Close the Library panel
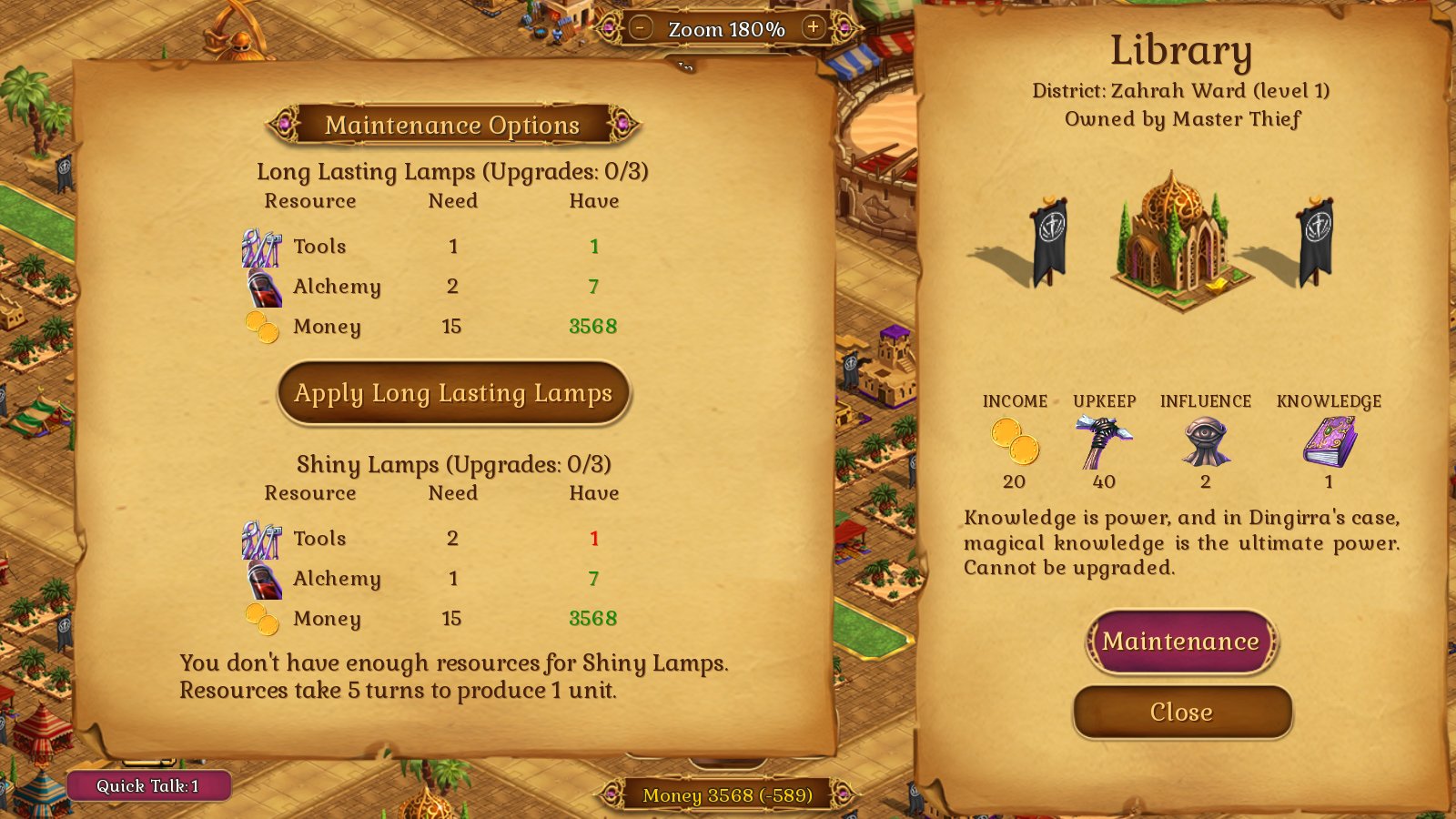Screen dimensions: 1456x819 pyautogui.click(x=1181, y=712)
